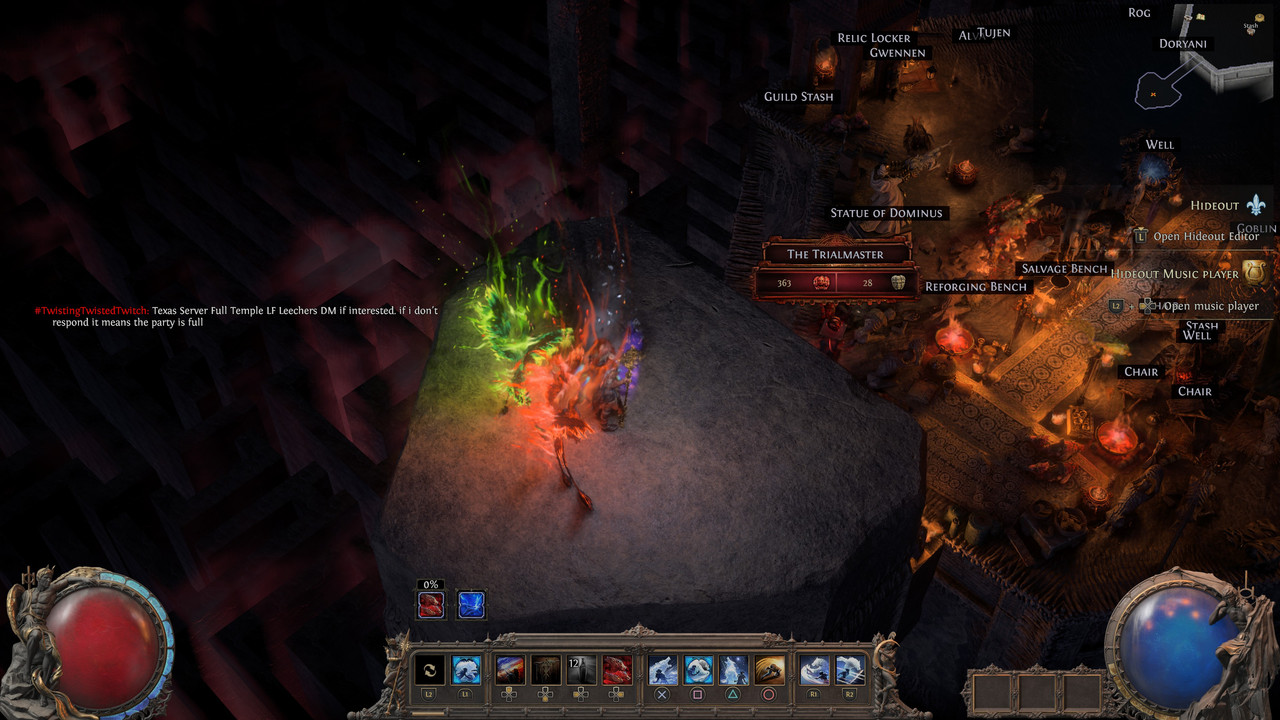Screen dimensions: 1280x720
Task: Select the Guild Stash label
Action: 798,97
